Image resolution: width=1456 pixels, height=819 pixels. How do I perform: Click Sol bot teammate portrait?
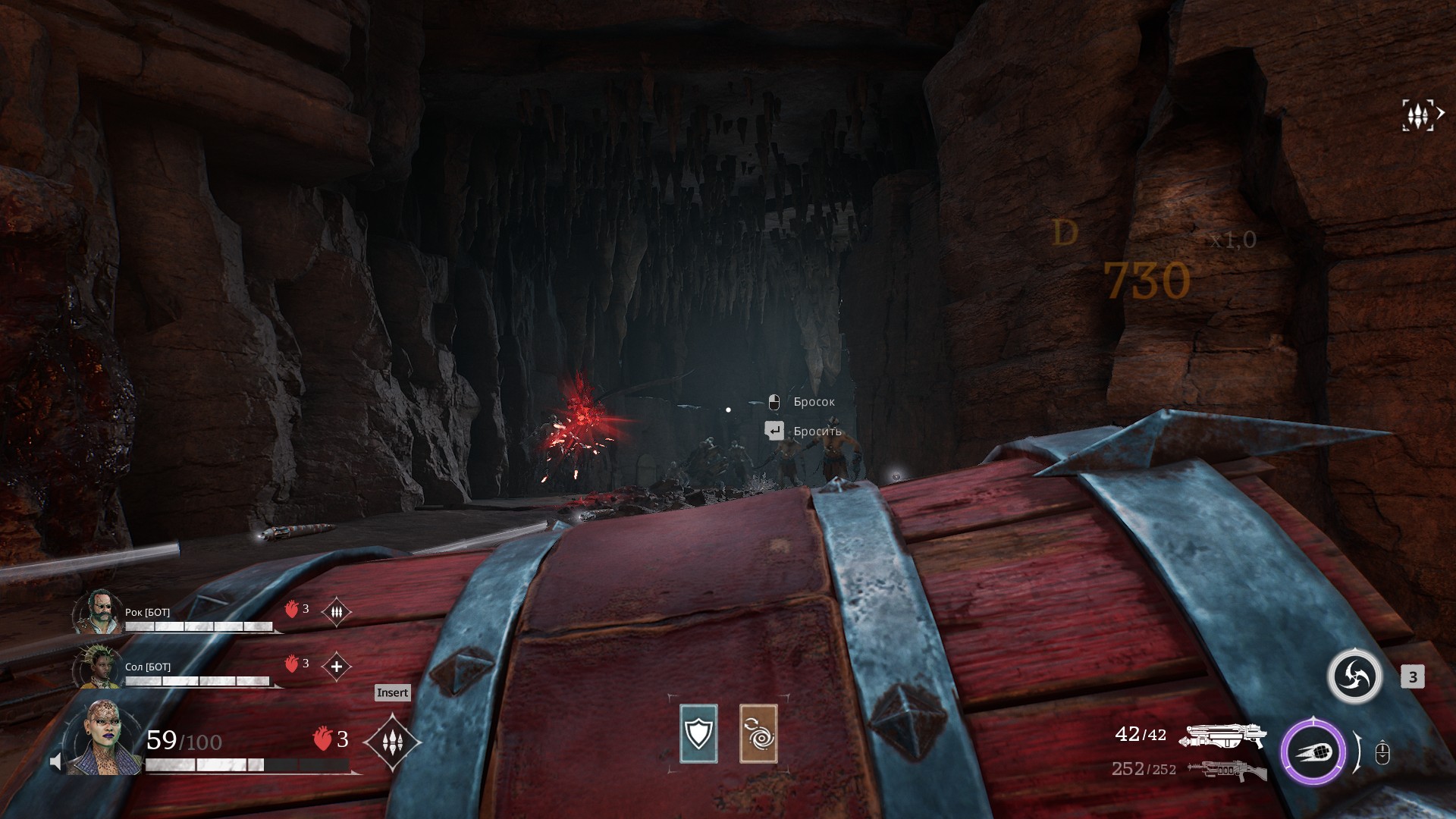[98, 666]
